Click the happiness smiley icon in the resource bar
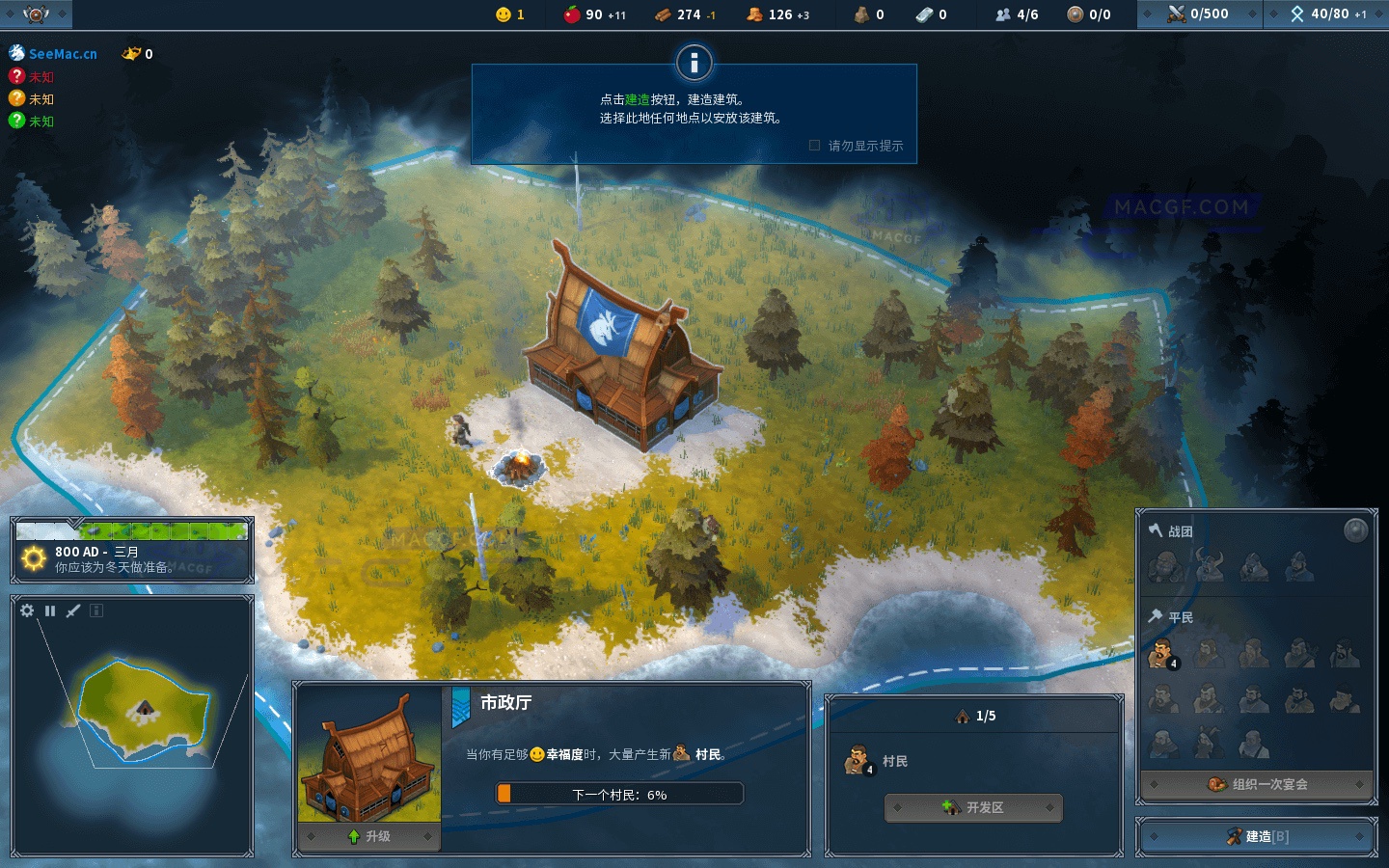Image resolution: width=1389 pixels, height=868 pixels. pyautogui.click(x=503, y=14)
